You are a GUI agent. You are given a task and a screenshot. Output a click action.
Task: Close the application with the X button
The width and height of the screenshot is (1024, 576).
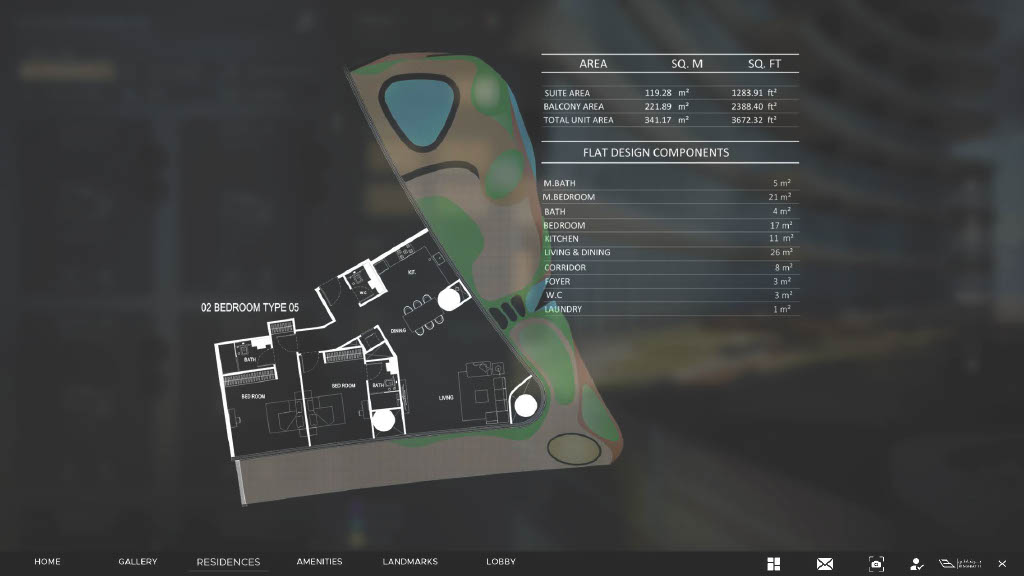1002,564
